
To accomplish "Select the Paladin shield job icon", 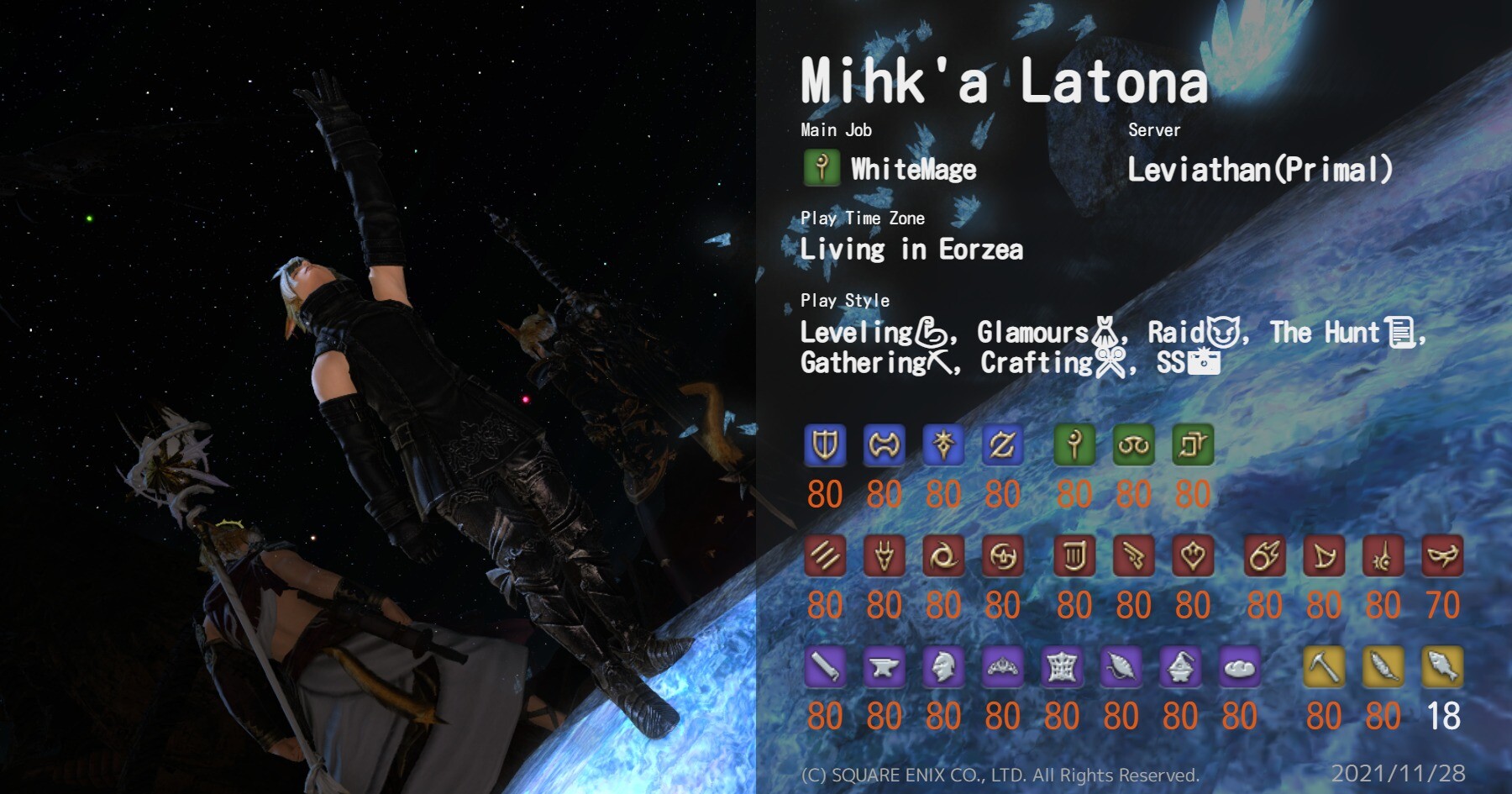I will click(824, 444).
